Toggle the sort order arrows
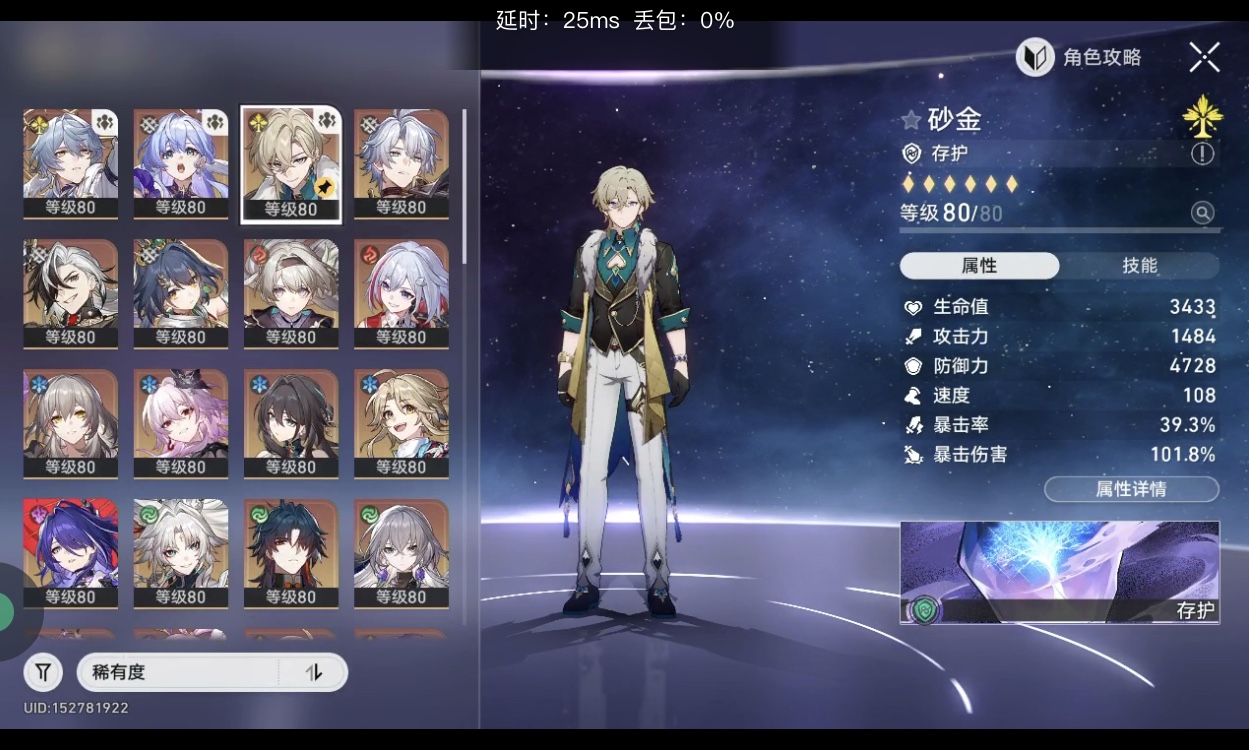This screenshot has width=1249, height=750. click(x=314, y=673)
